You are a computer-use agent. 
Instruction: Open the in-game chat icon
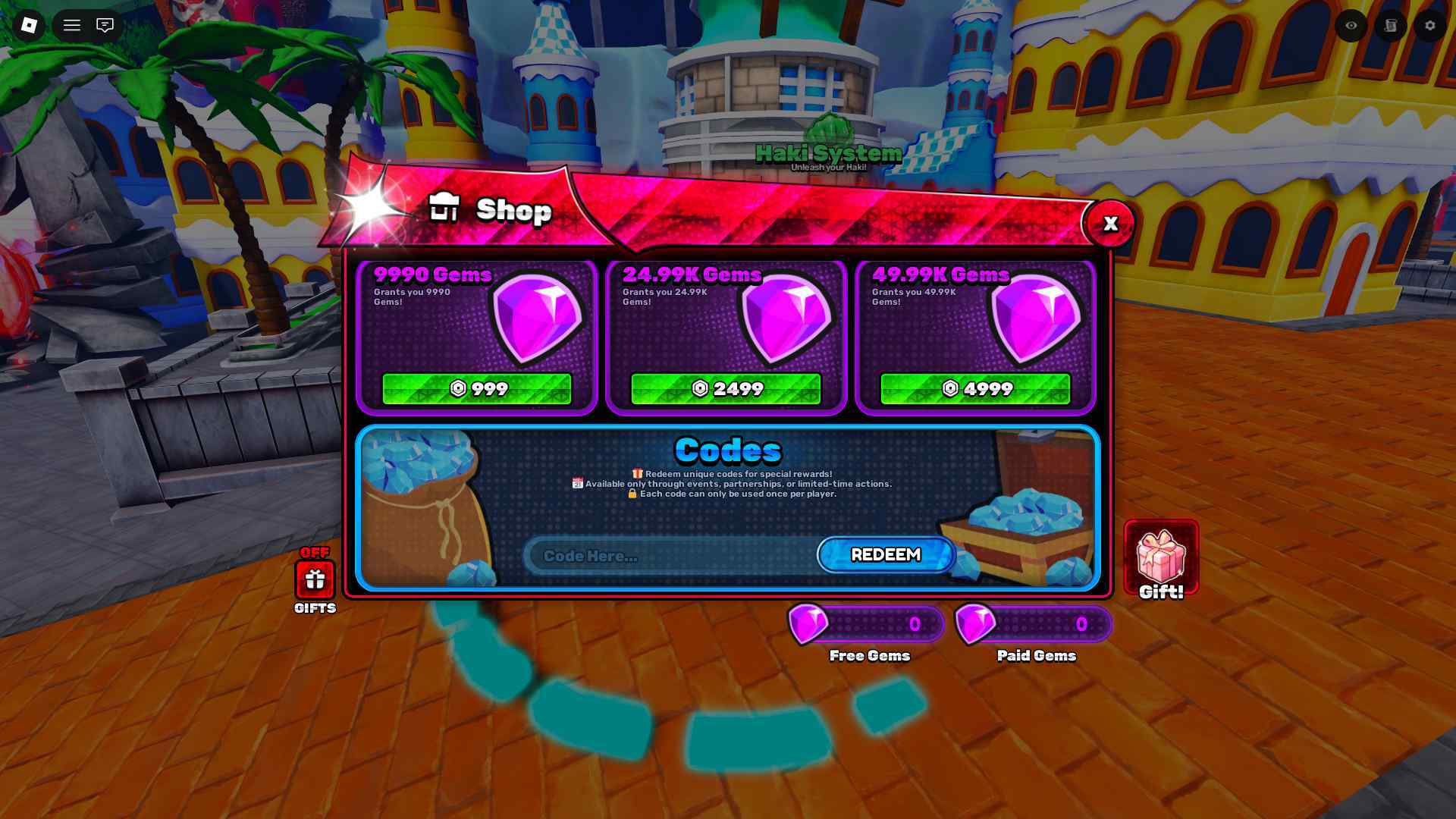(105, 26)
